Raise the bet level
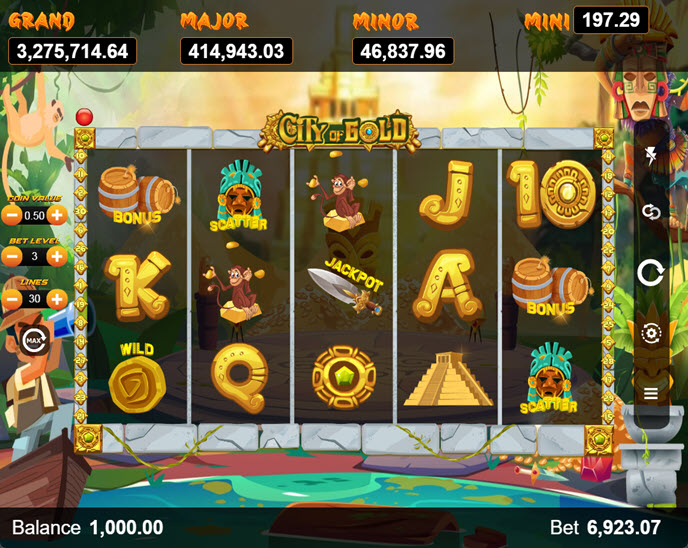This screenshot has width=688, height=548. 58,257
